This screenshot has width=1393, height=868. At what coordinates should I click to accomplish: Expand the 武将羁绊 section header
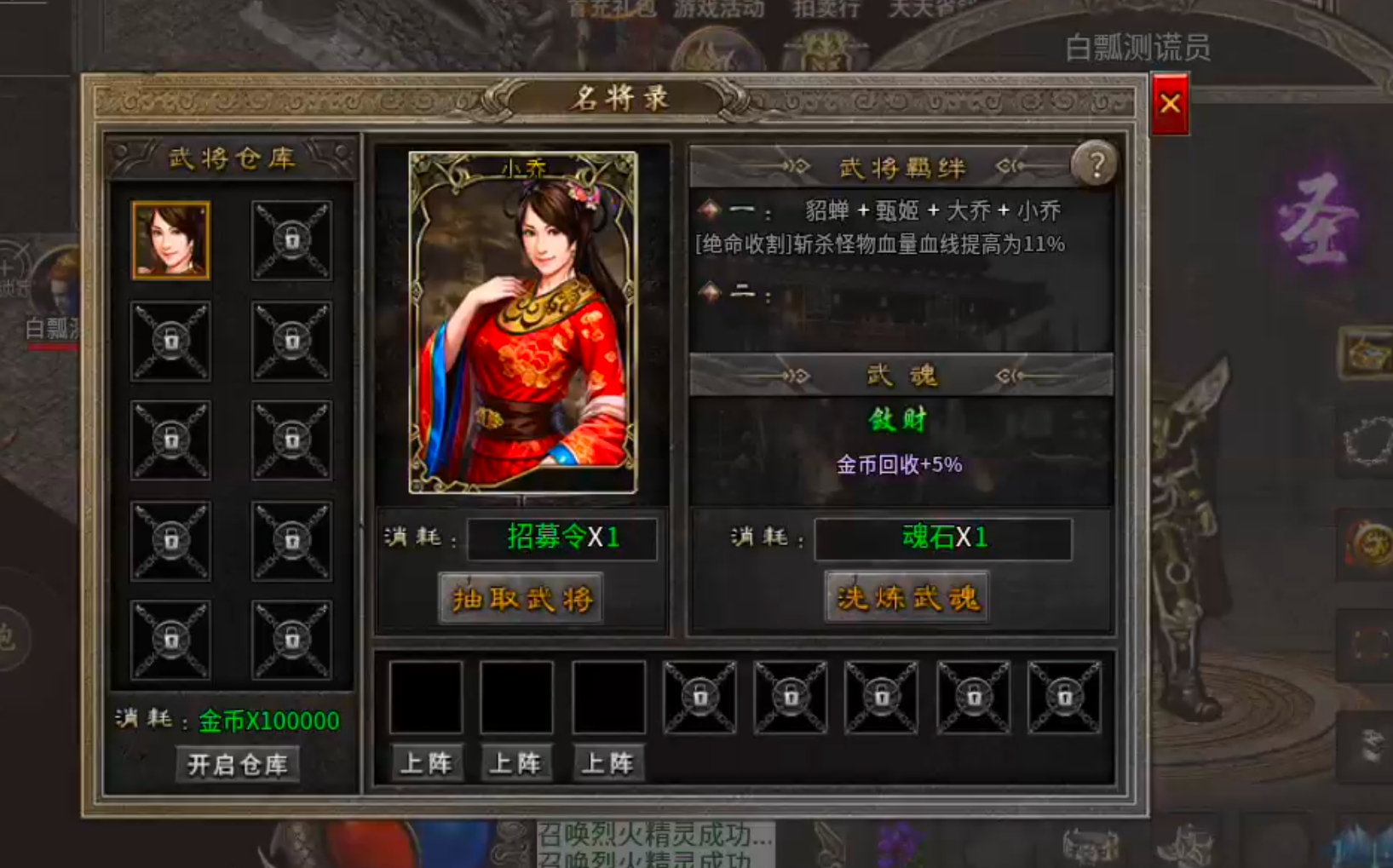coord(901,168)
